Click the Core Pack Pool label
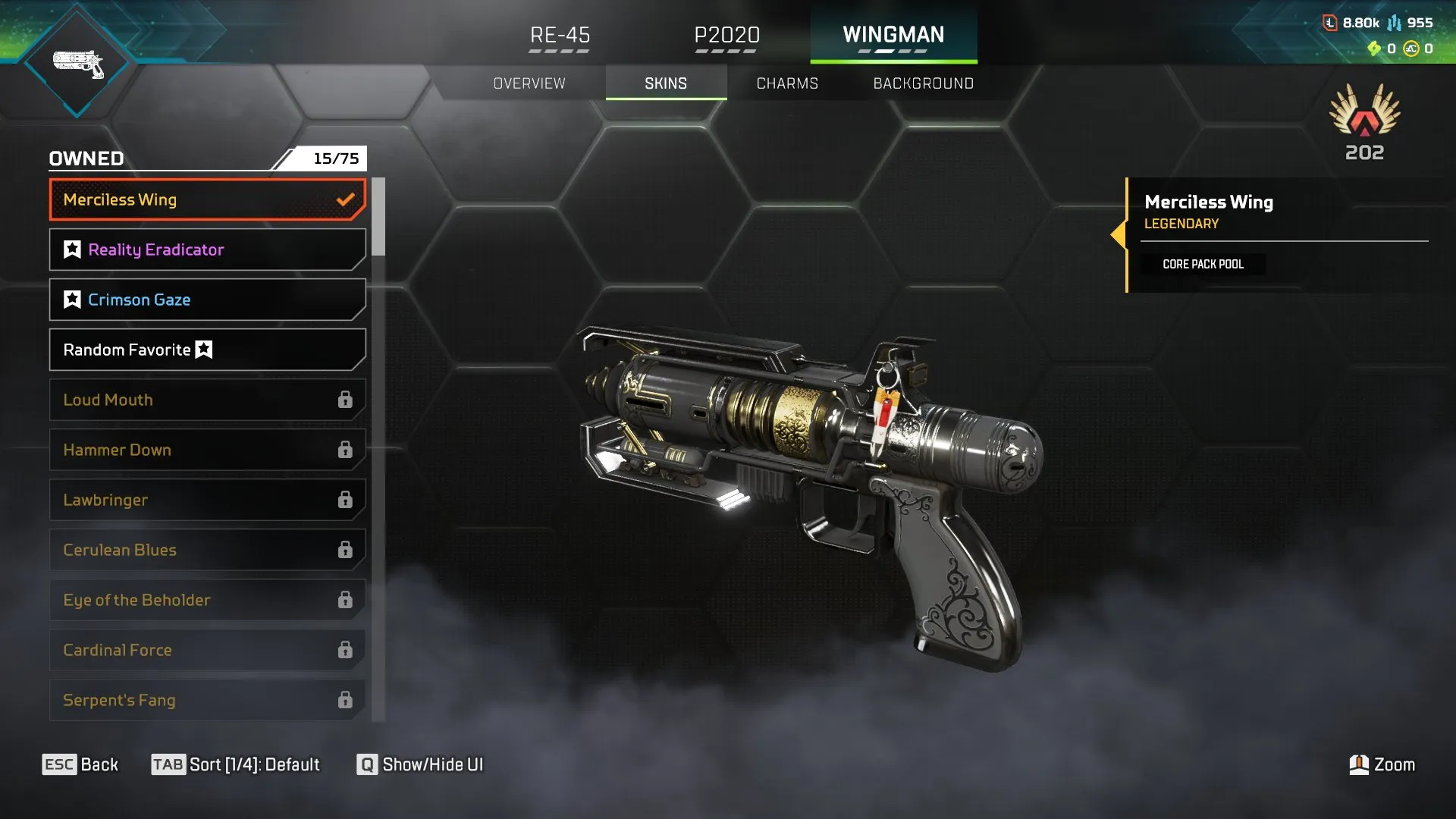This screenshot has width=1456, height=819. click(x=1203, y=264)
